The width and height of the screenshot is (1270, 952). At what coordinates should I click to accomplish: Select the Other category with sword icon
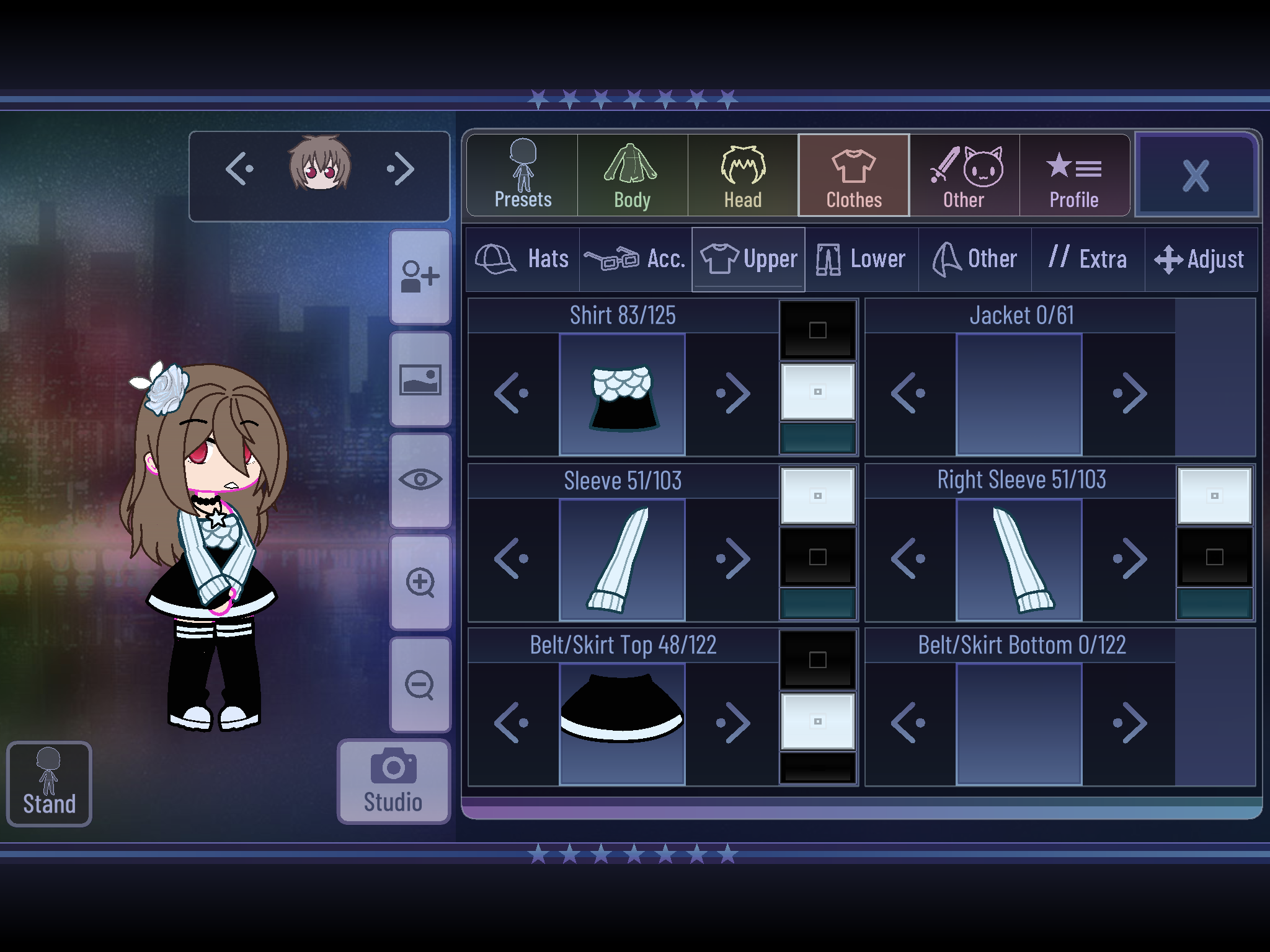click(964, 174)
